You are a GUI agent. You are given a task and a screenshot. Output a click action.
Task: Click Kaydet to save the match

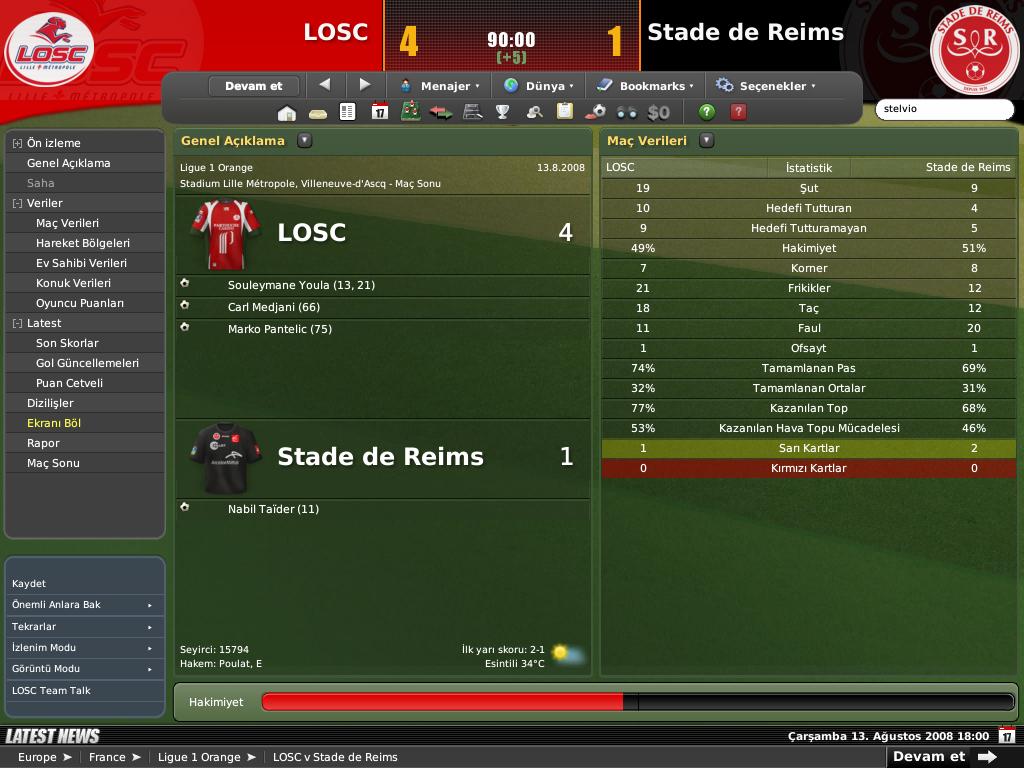(x=29, y=583)
